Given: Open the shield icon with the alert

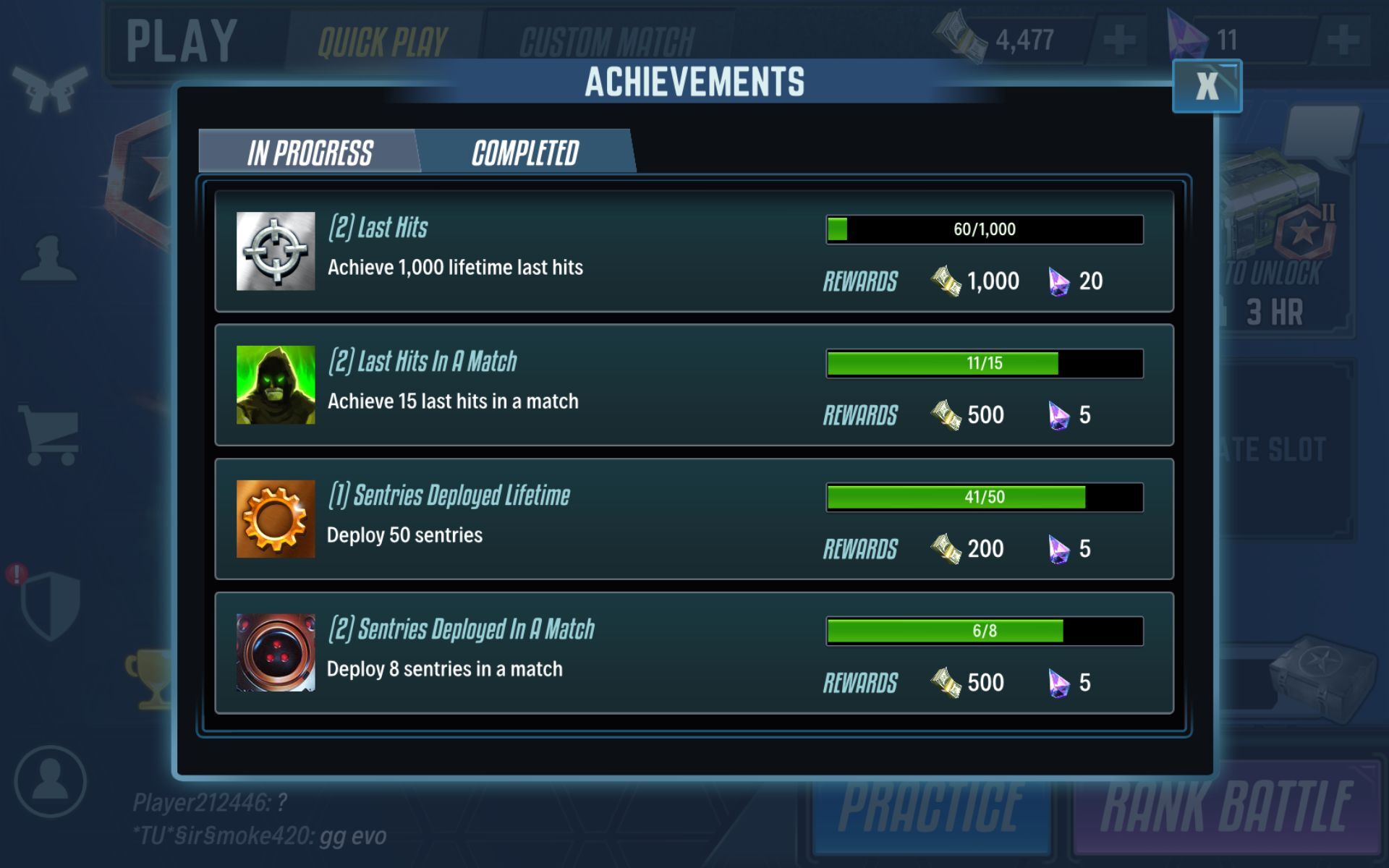Looking at the screenshot, I should click(49, 605).
